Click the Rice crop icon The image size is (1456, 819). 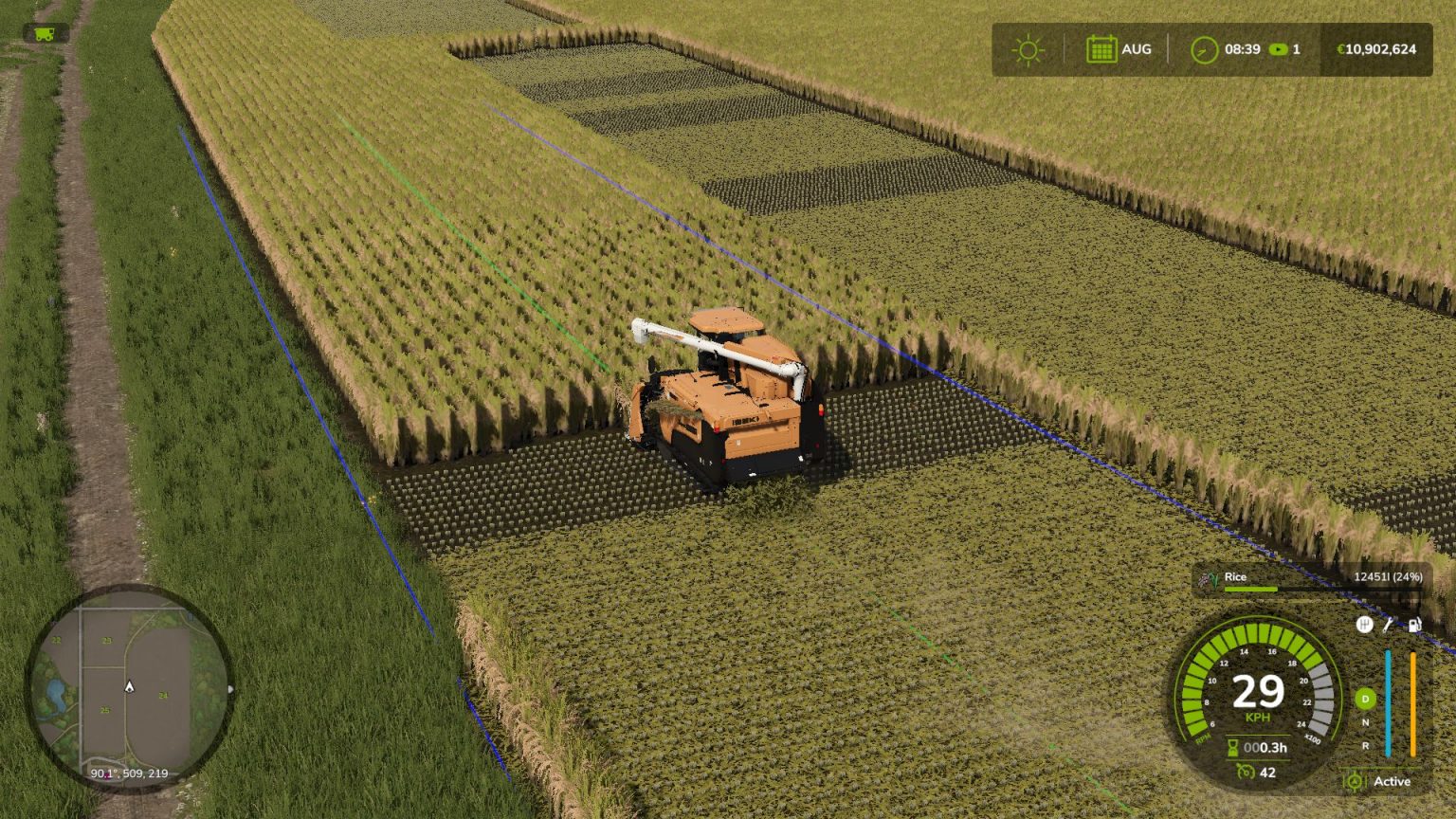[1210, 576]
